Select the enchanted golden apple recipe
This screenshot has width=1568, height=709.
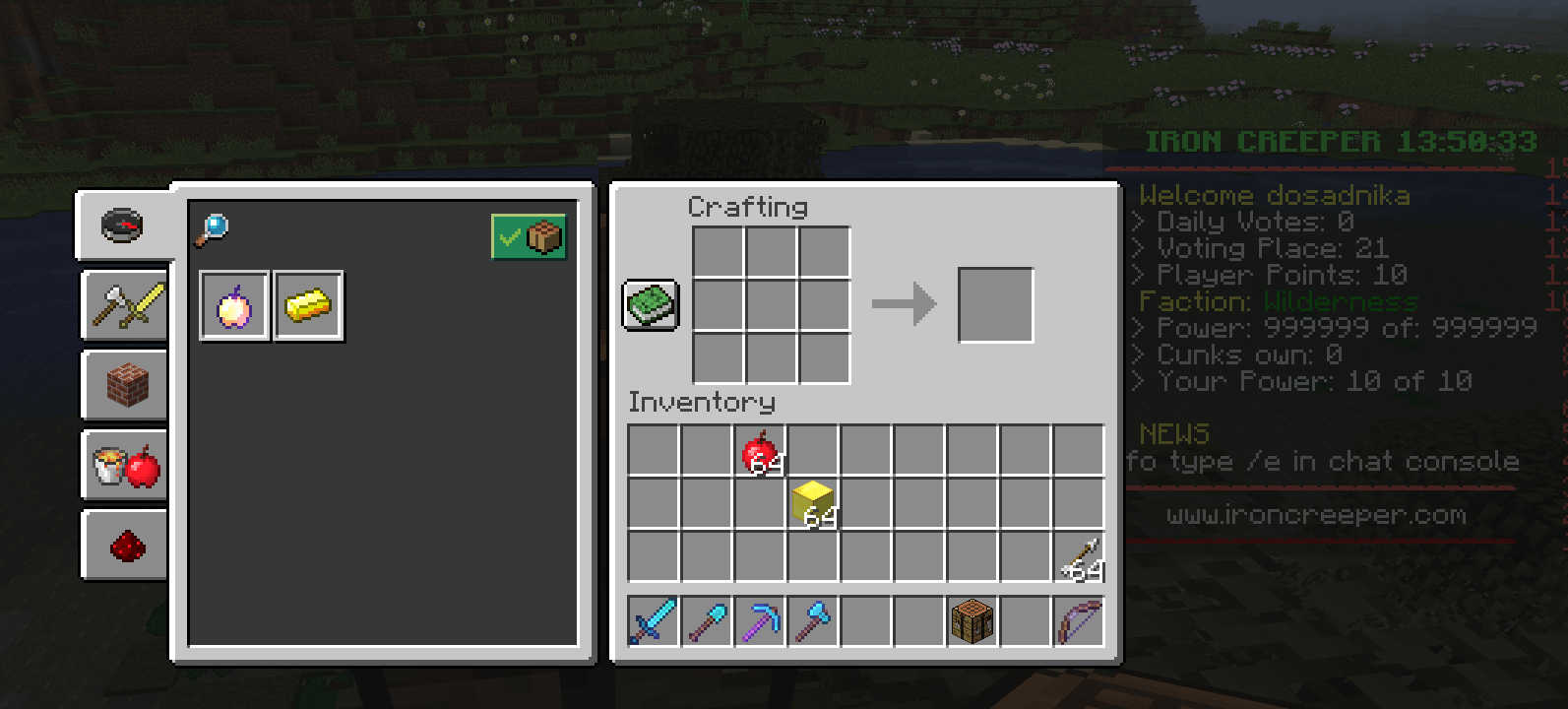pos(234,306)
